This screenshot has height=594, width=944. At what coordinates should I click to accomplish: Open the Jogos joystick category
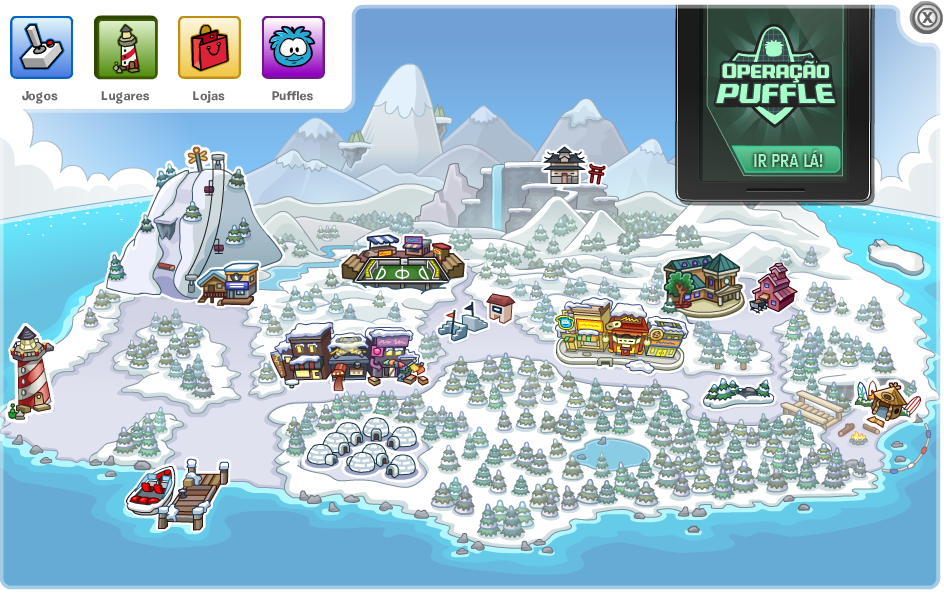41,48
